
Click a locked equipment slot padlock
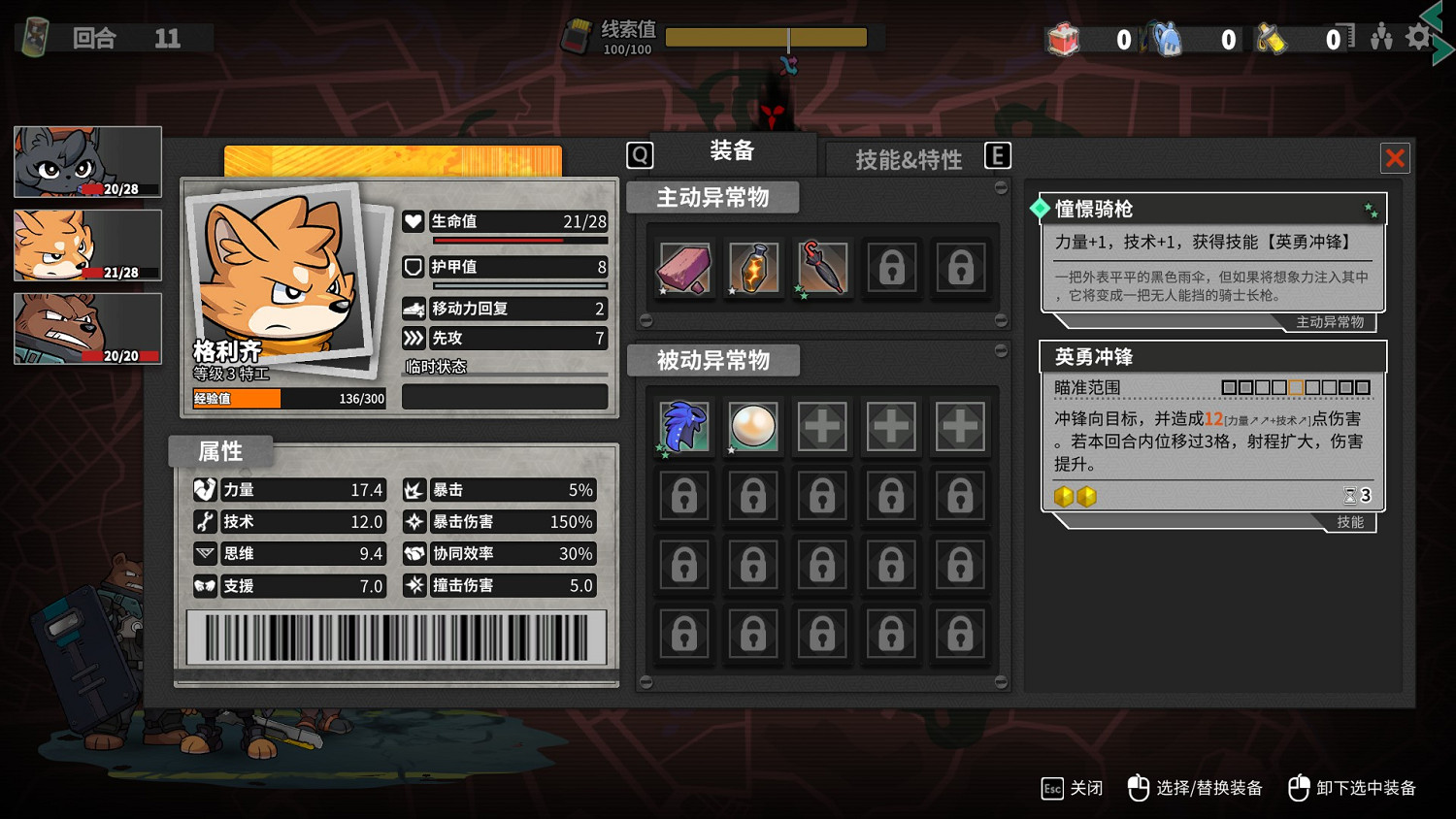coord(891,269)
